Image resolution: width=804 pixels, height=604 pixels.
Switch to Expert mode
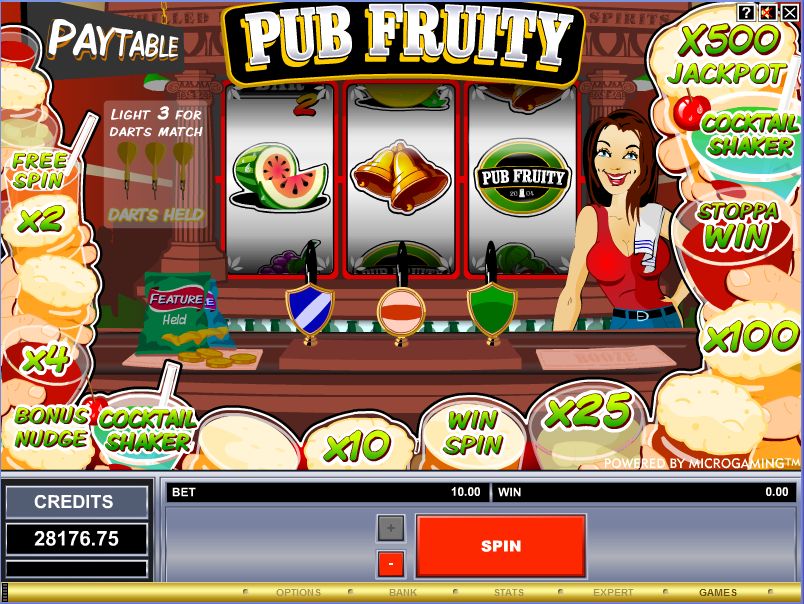(613, 593)
